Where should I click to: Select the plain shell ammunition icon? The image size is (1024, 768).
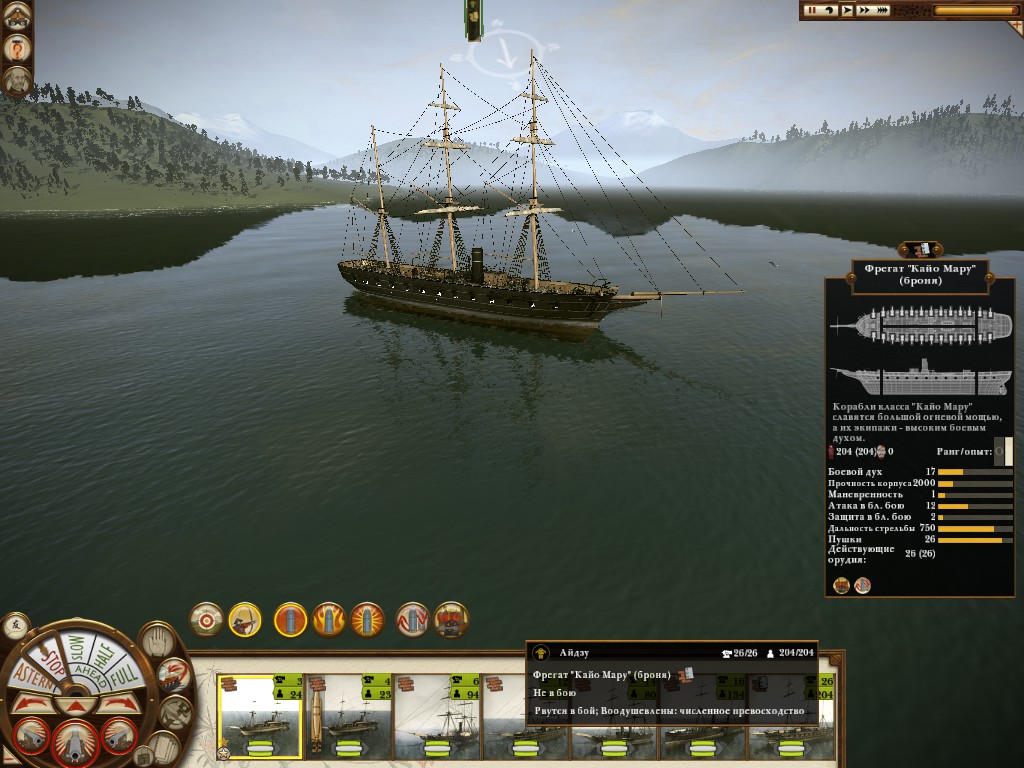tap(290, 620)
